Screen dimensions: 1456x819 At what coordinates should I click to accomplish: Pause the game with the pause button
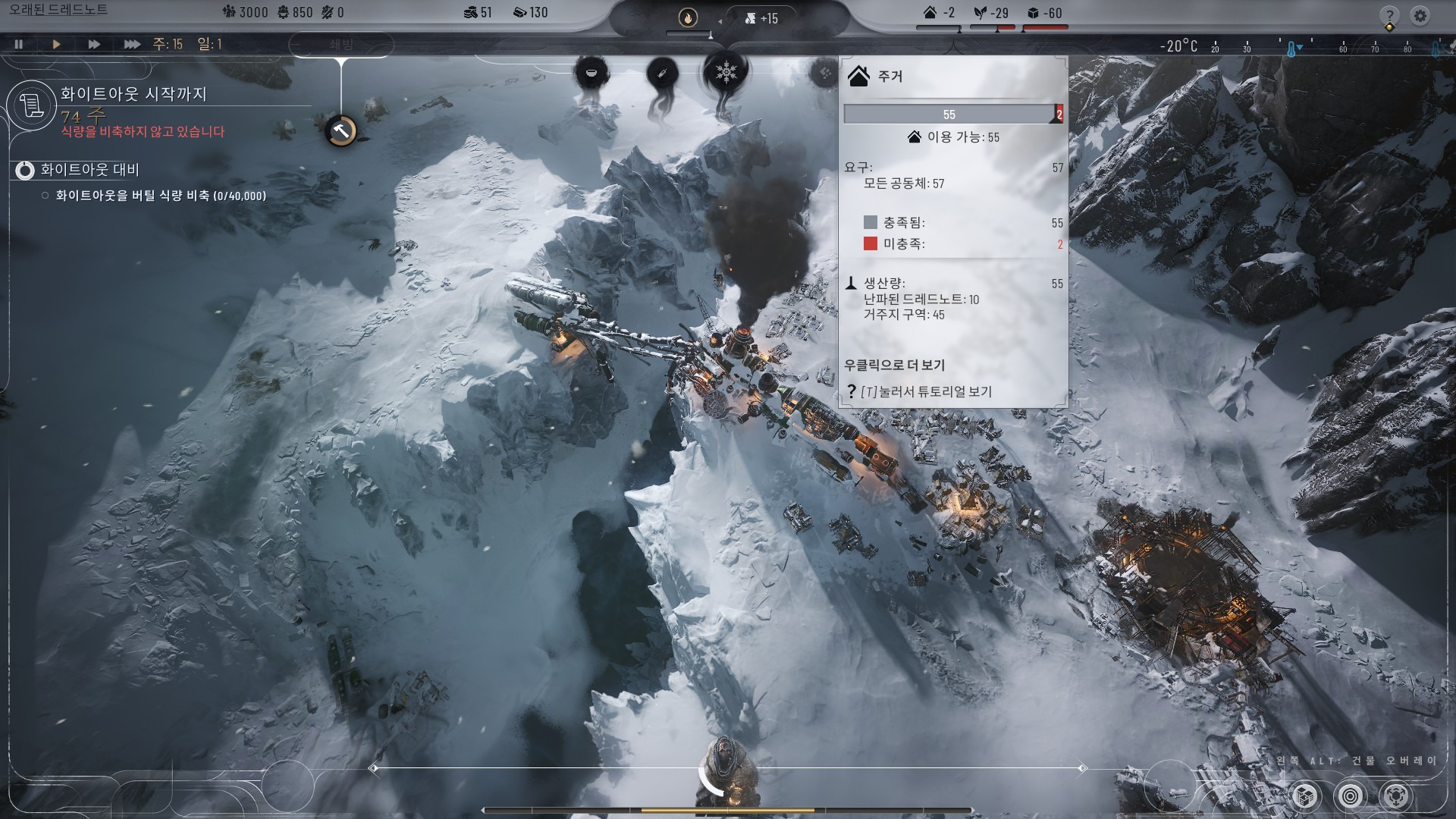[19, 44]
